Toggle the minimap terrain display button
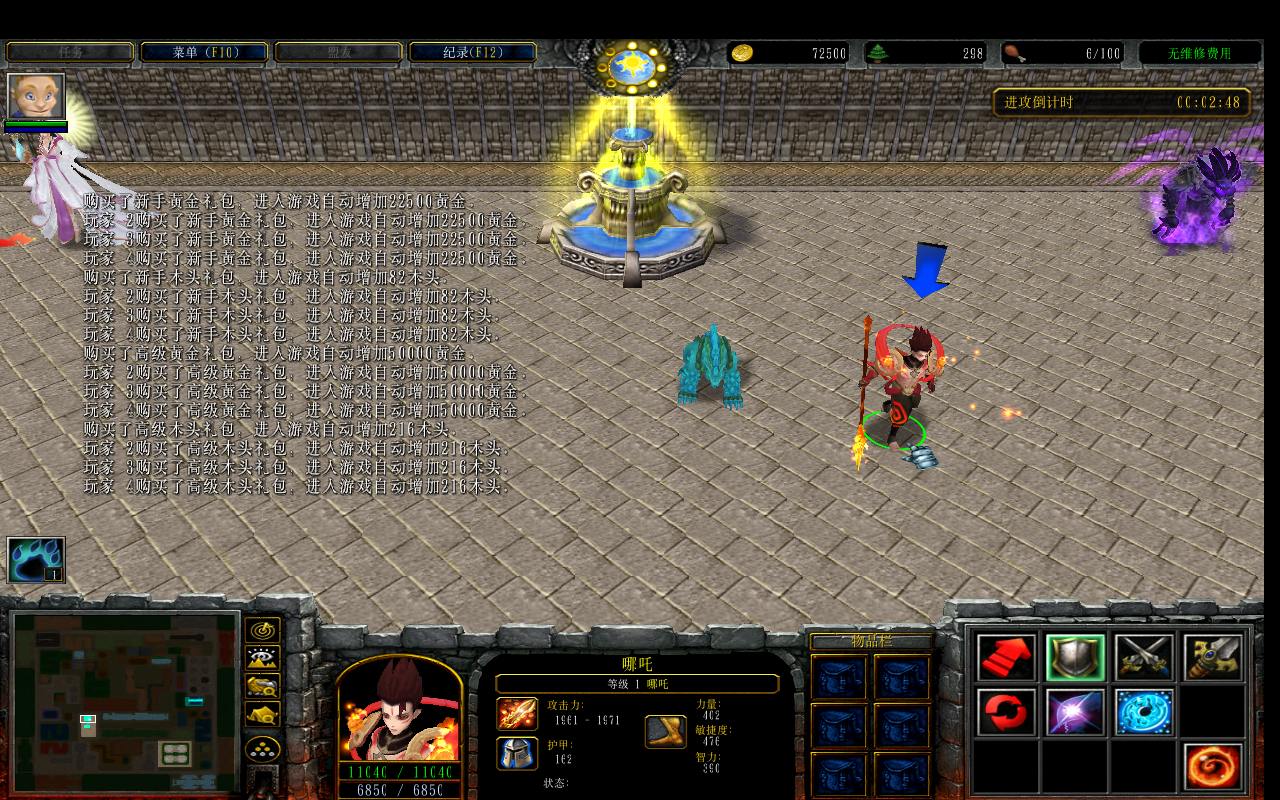 [x=262, y=658]
